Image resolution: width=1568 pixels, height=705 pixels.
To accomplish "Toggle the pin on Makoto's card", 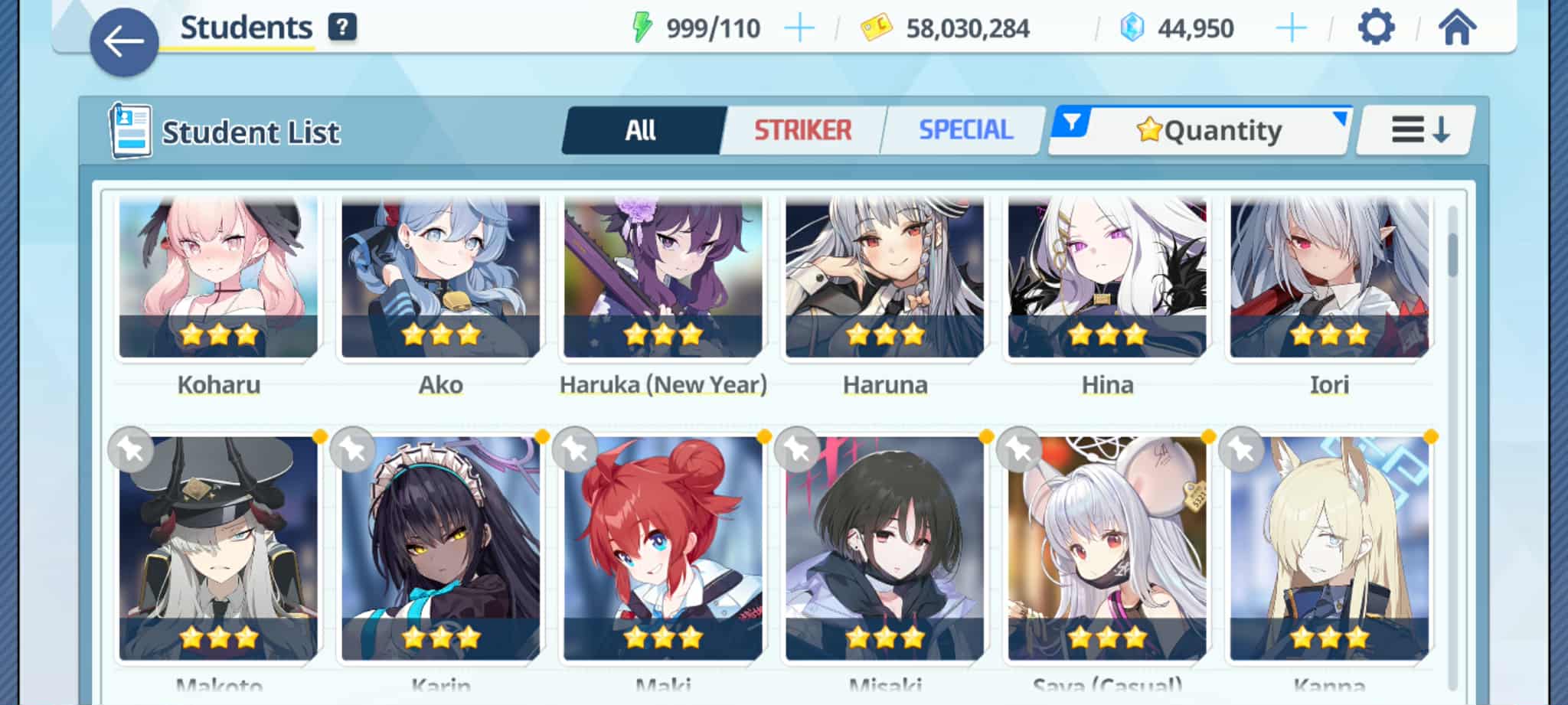I will tap(131, 449).
